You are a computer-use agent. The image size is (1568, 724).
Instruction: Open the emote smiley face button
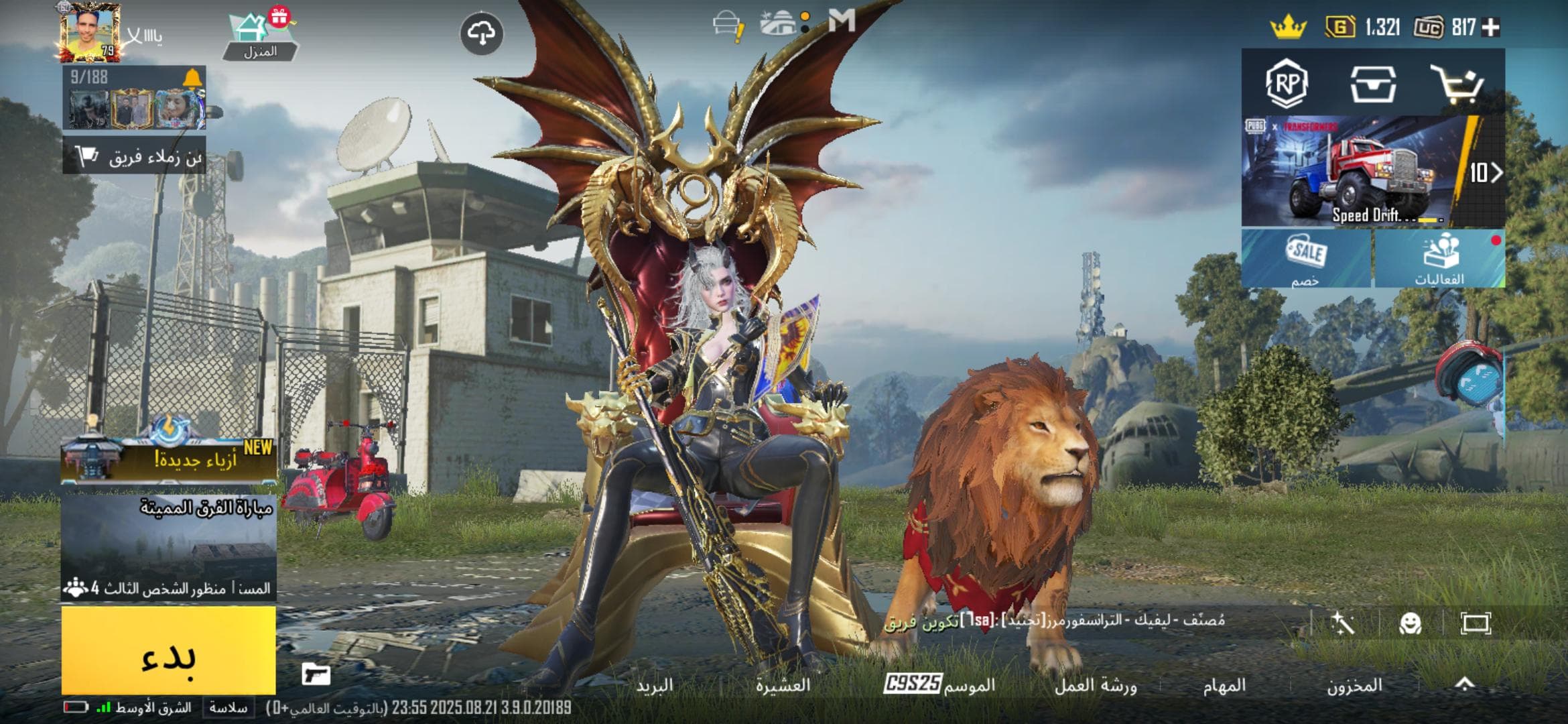(1411, 623)
